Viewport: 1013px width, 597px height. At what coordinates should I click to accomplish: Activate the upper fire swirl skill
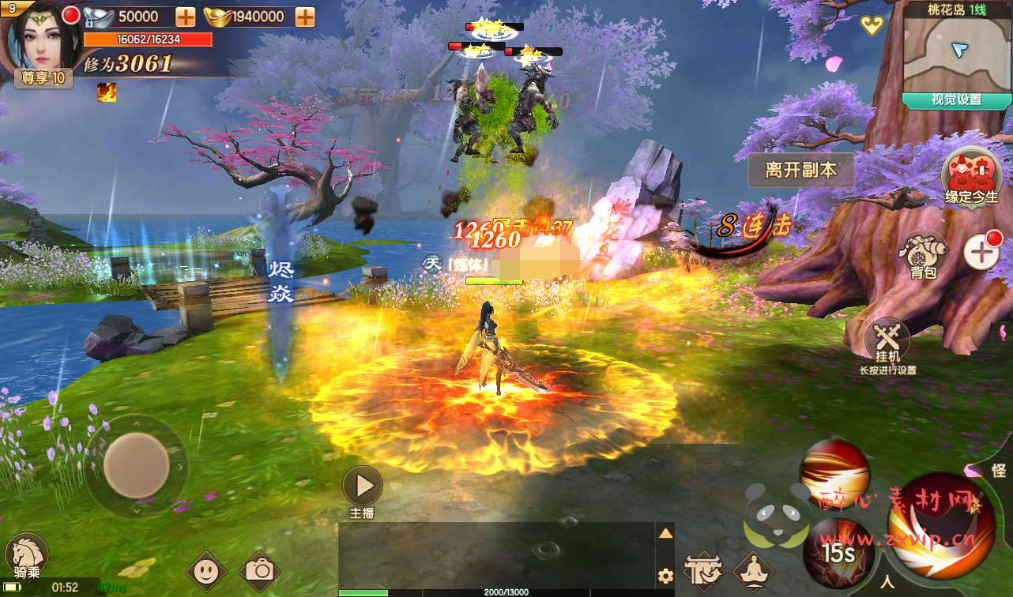pos(835,475)
